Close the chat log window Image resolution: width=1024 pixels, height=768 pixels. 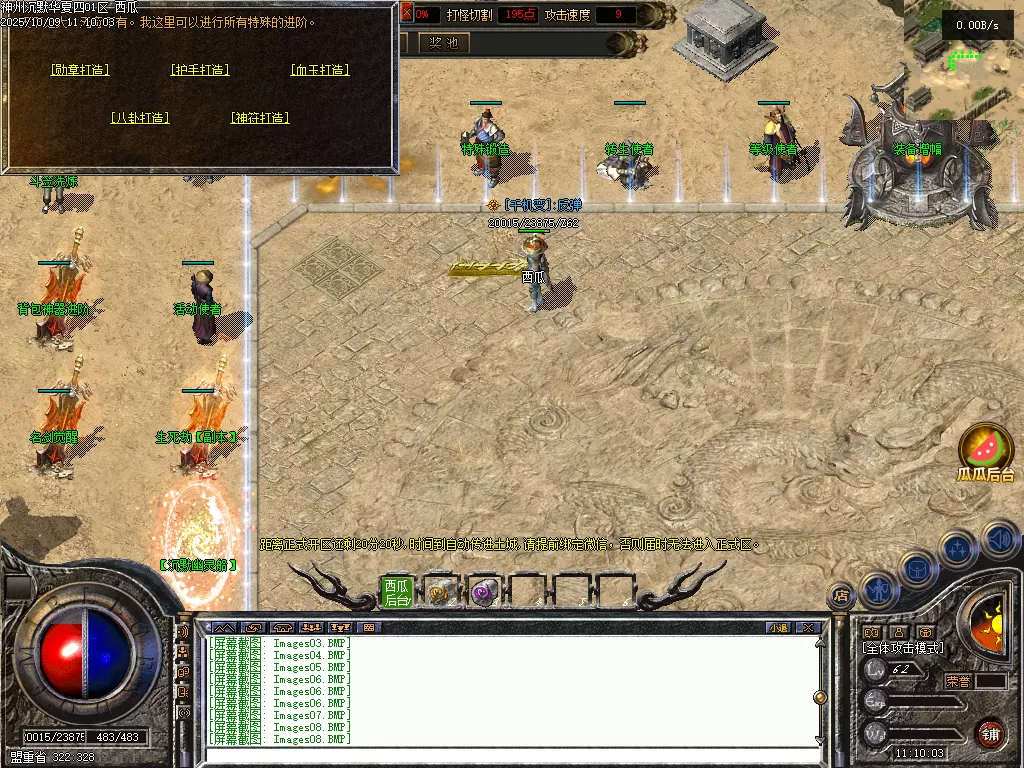[x=808, y=628]
